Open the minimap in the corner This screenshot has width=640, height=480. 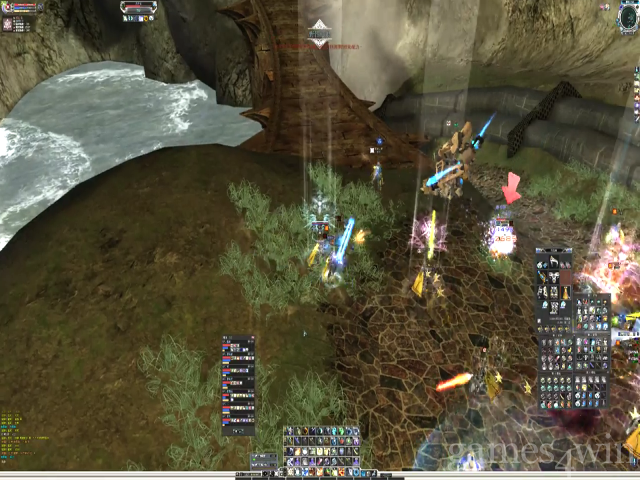(x=628, y=15)
